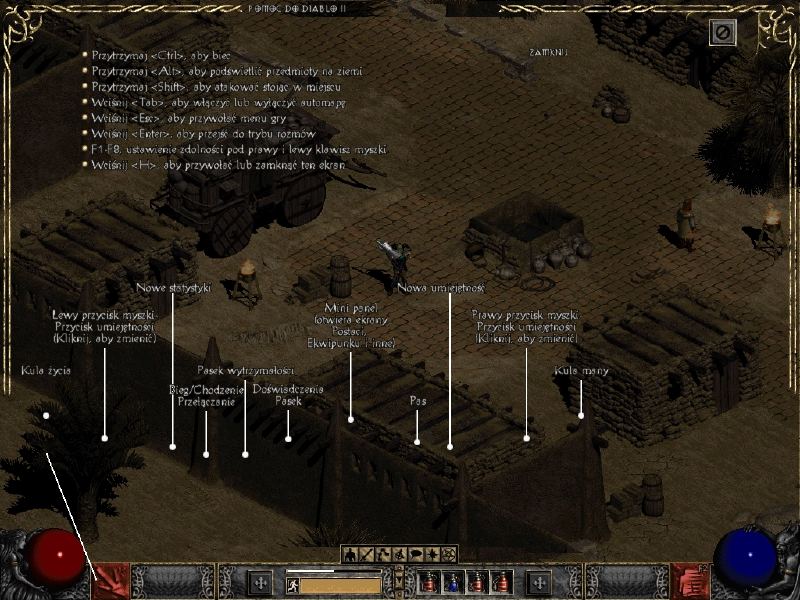Close the help screen with the top-right button

723,34
